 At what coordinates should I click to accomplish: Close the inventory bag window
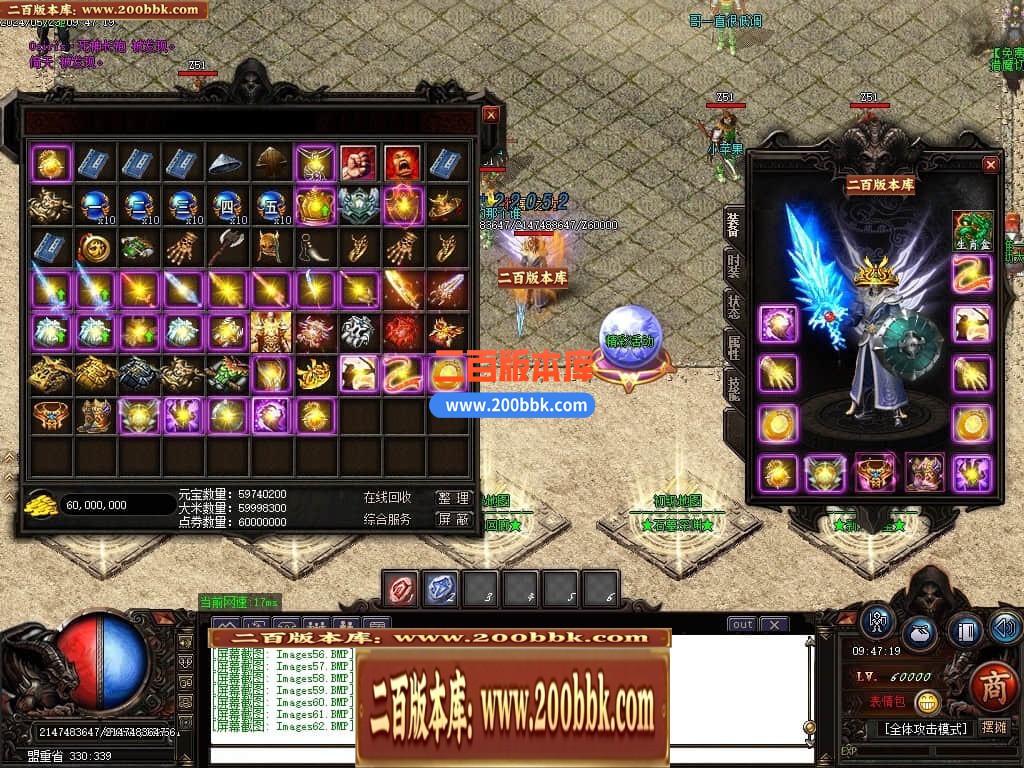(x=490, y=115)
